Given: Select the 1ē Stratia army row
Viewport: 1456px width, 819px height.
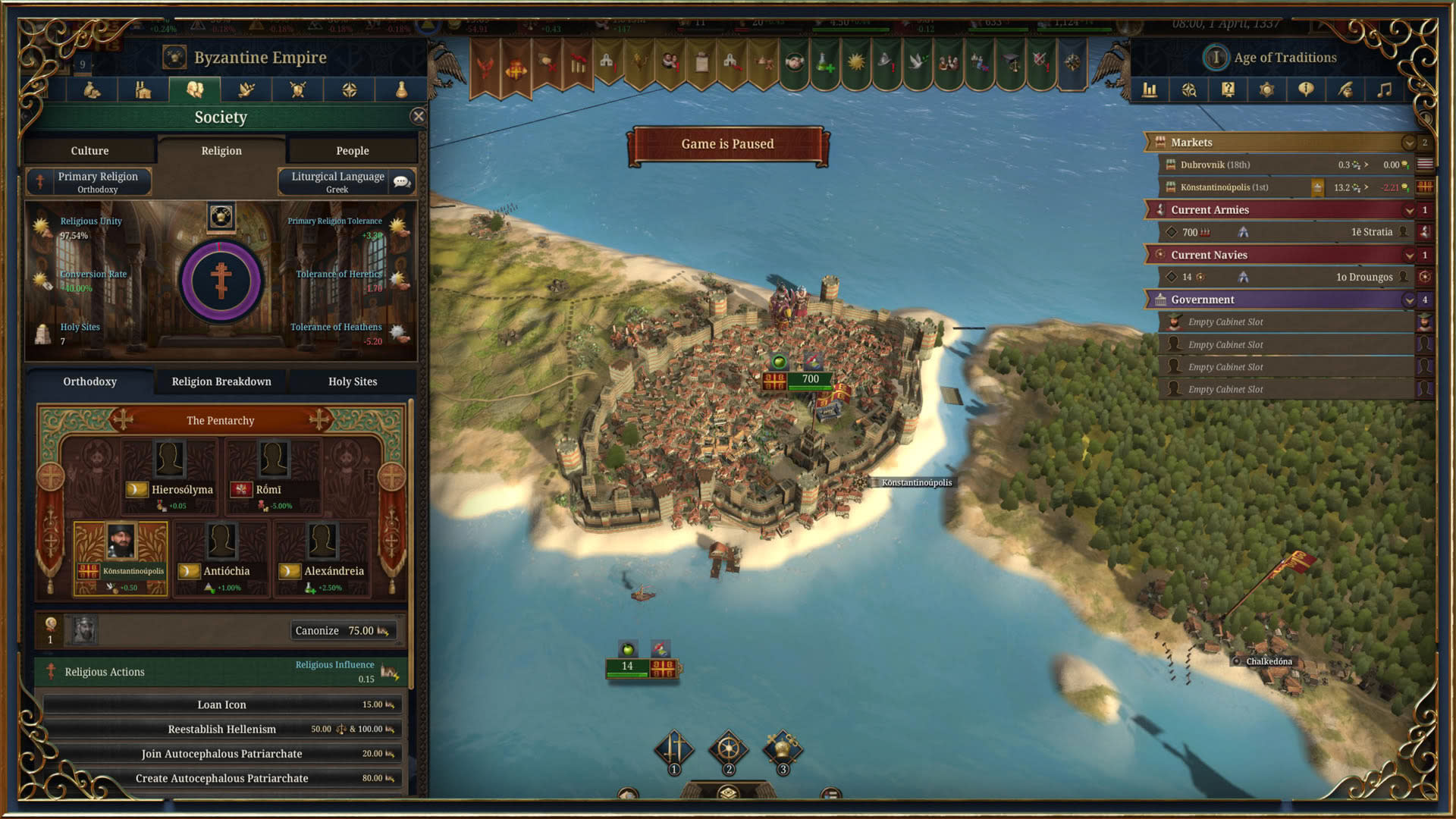Looking at the screenshot, I should [x=1289, y=232].
